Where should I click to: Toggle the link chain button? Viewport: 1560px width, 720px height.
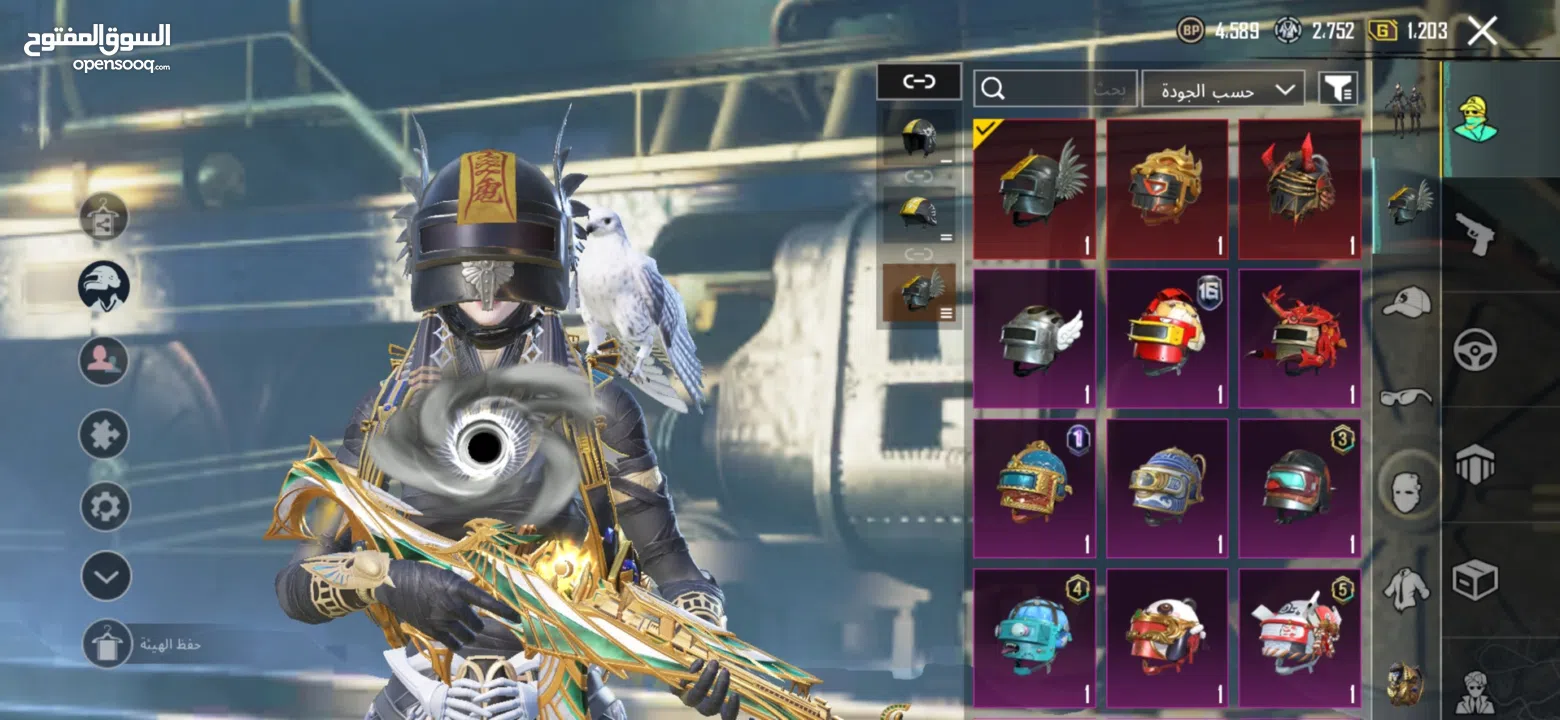(919, 82)
